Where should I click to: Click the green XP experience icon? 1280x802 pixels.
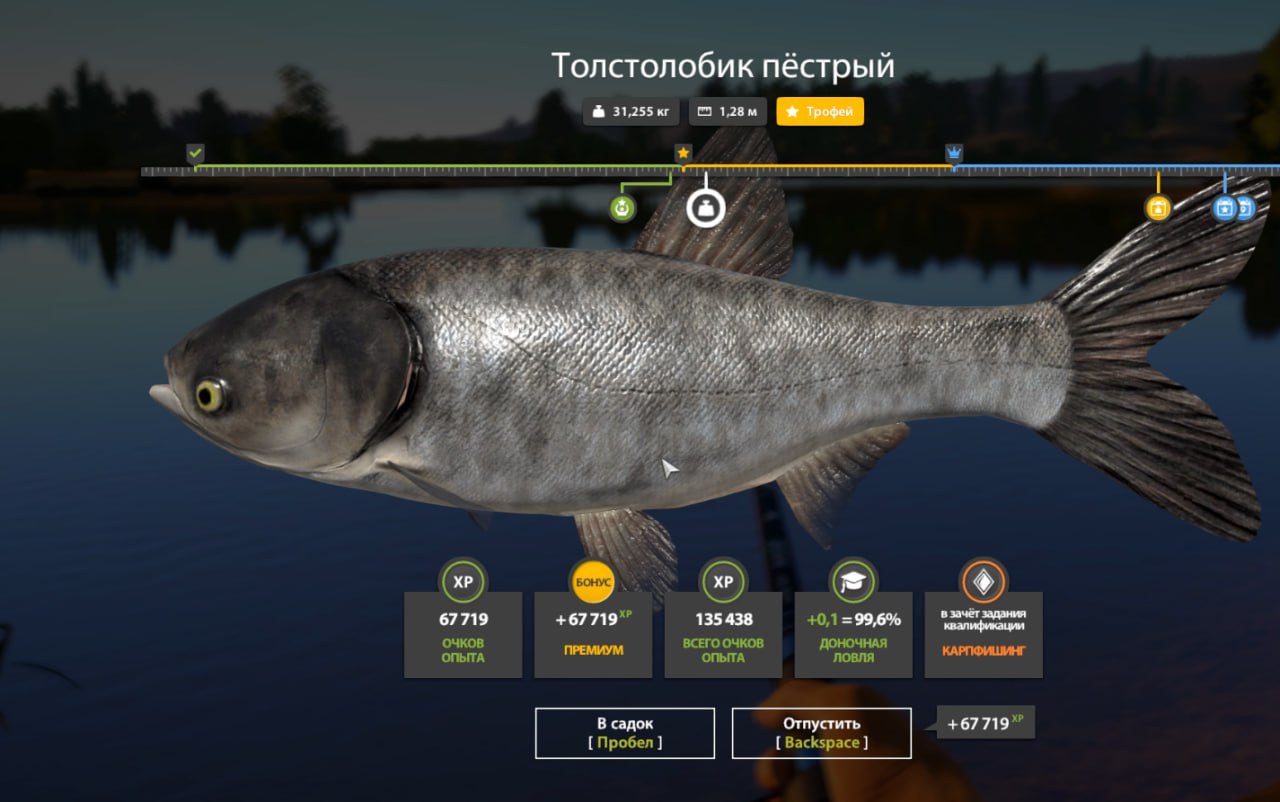pos(461,583)
